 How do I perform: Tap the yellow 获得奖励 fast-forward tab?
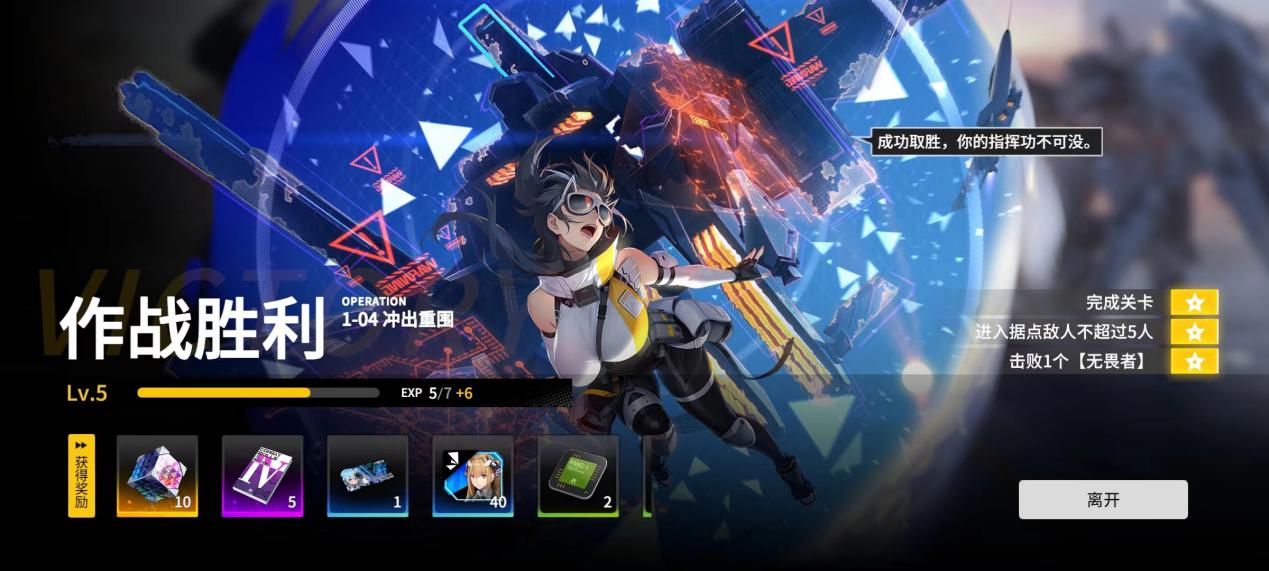pos(81,475)
